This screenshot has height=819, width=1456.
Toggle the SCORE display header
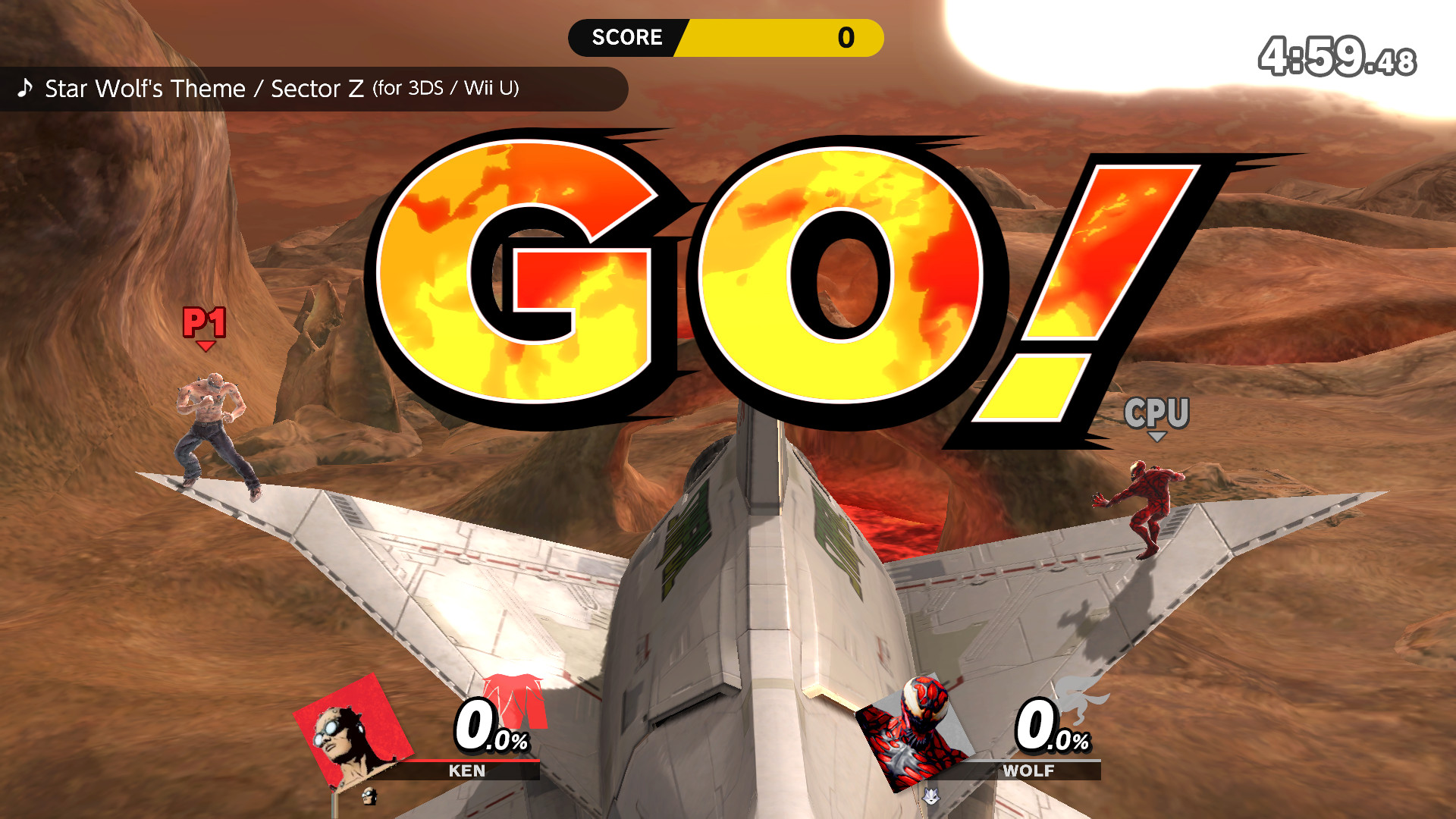628,36
